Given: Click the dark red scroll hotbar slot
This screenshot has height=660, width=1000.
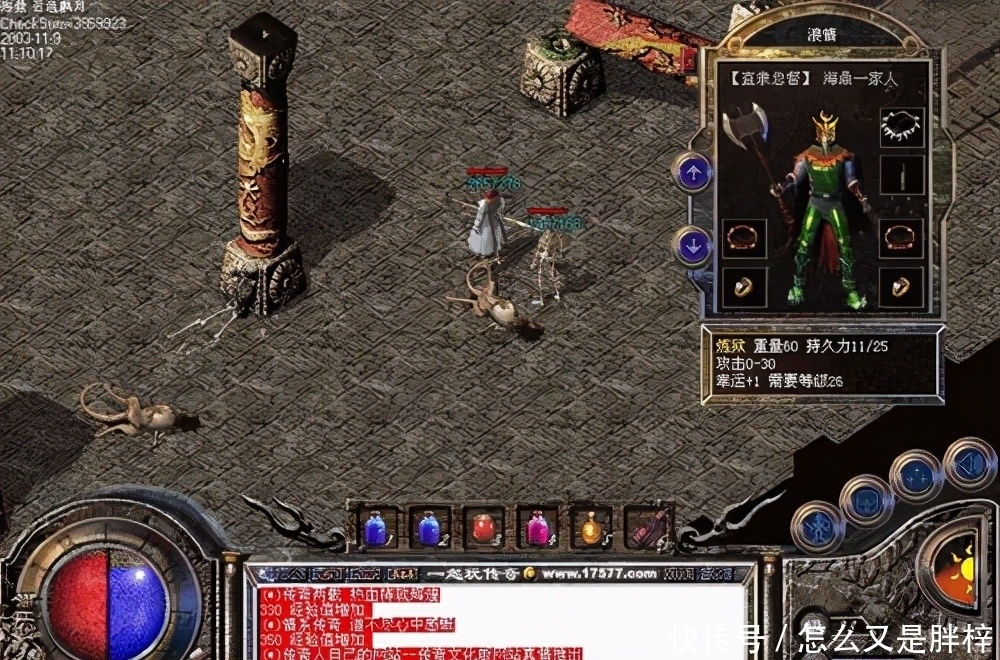Looking at the screenshot, I should (647, 527).
